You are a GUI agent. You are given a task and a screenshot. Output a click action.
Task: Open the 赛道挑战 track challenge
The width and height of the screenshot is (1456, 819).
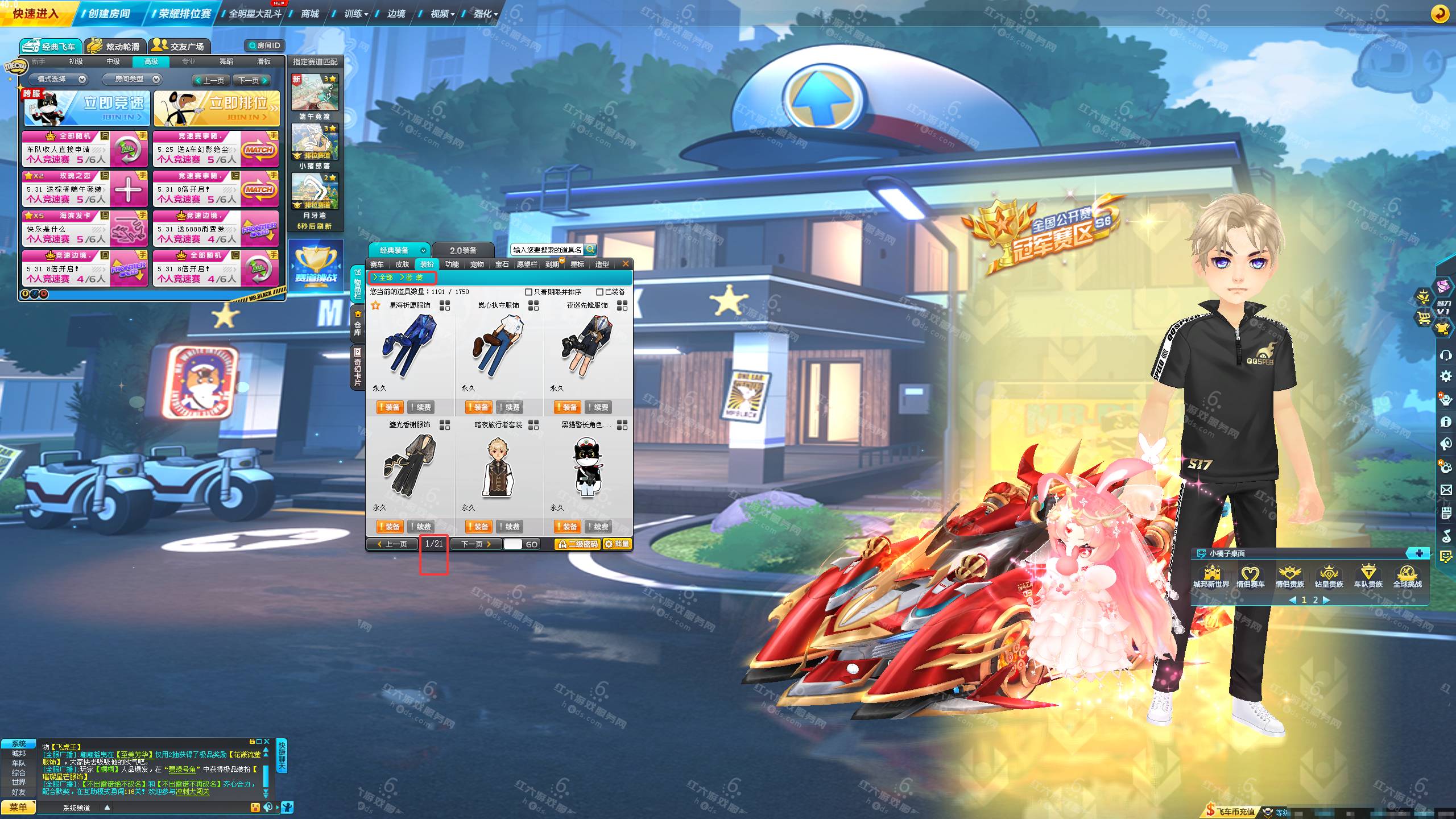tap(316, 264)
